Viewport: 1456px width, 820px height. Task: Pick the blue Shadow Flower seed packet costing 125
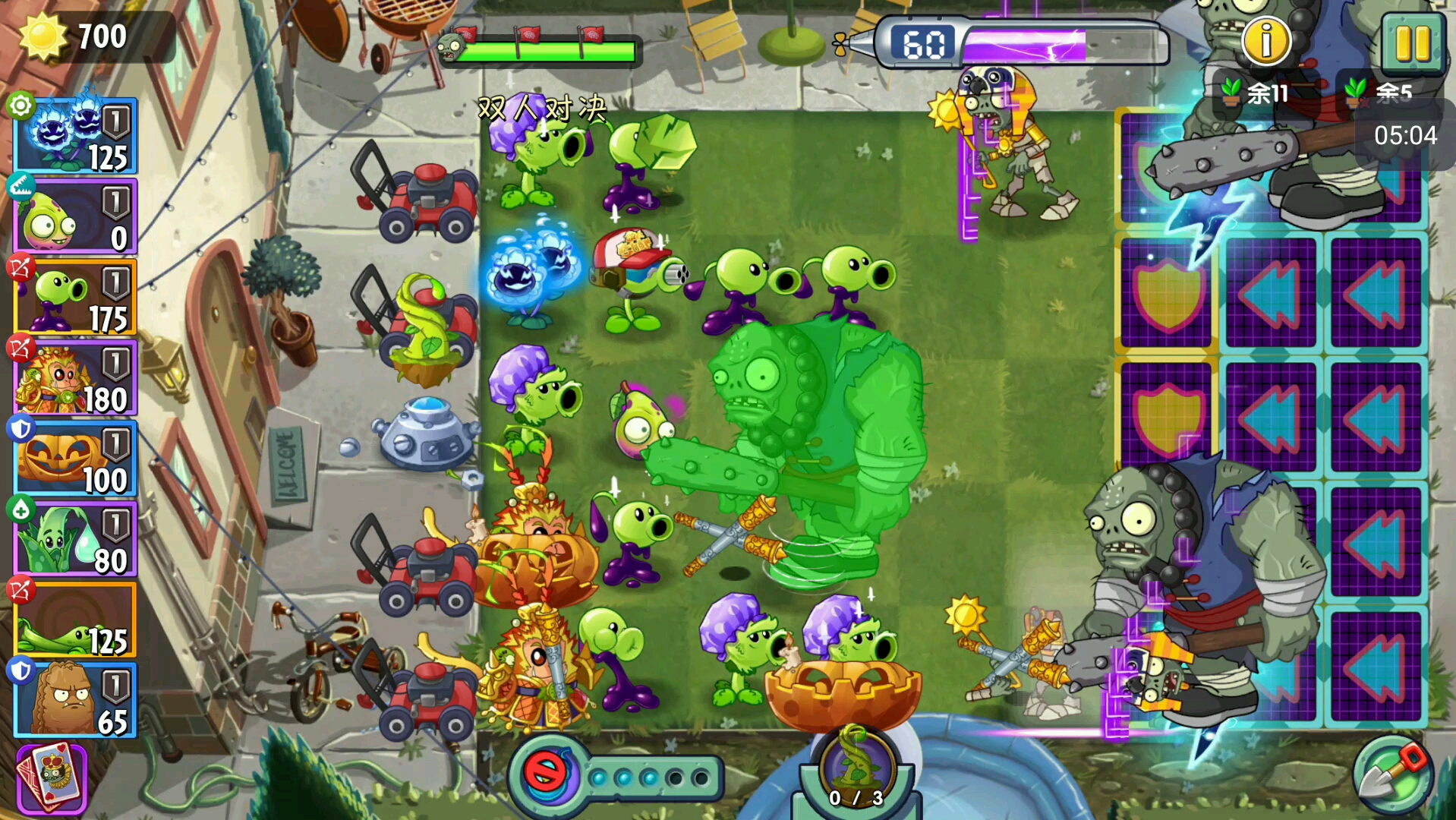click(x=75, y=137)
